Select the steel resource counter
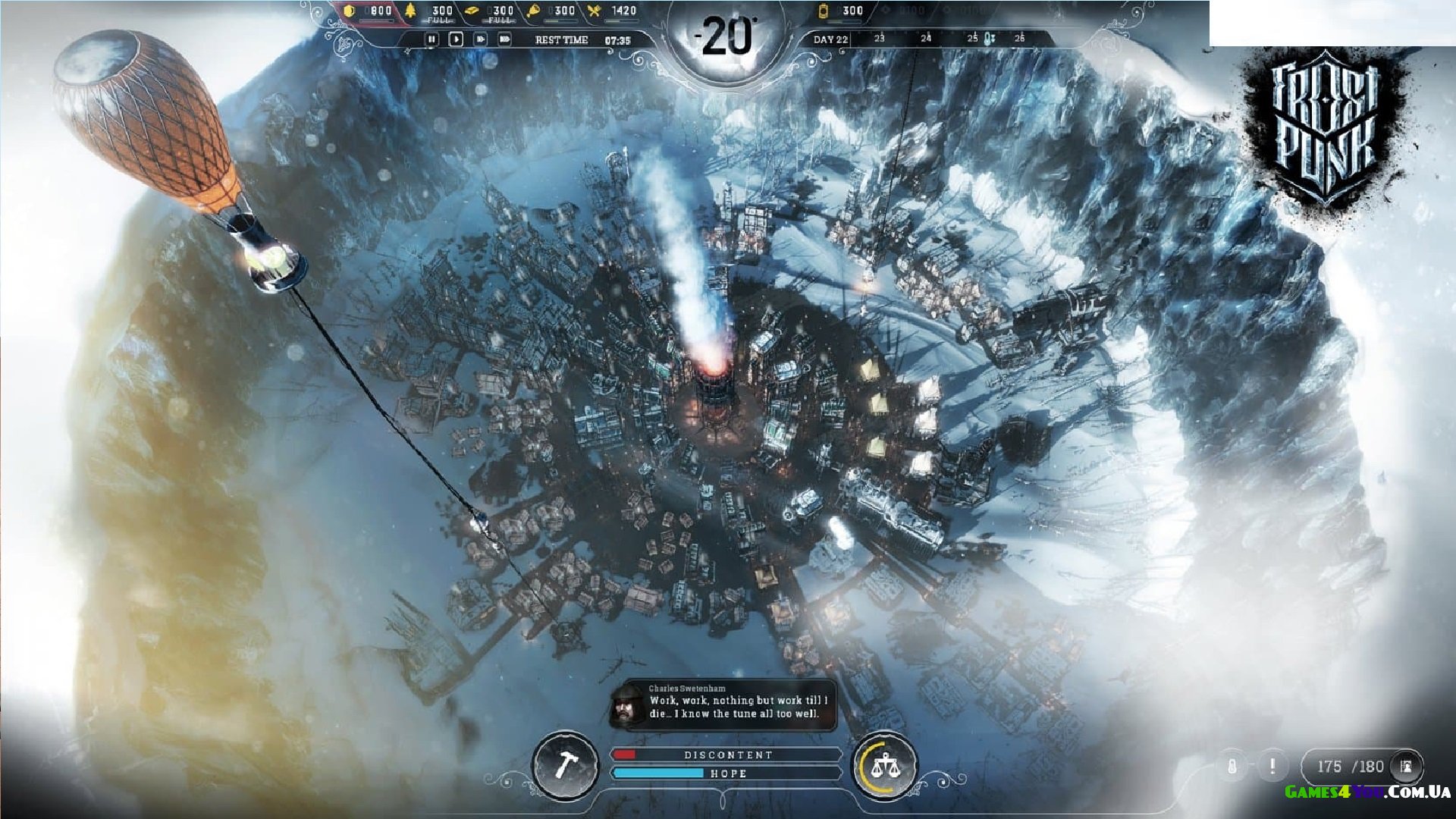 tap(490, 11)
